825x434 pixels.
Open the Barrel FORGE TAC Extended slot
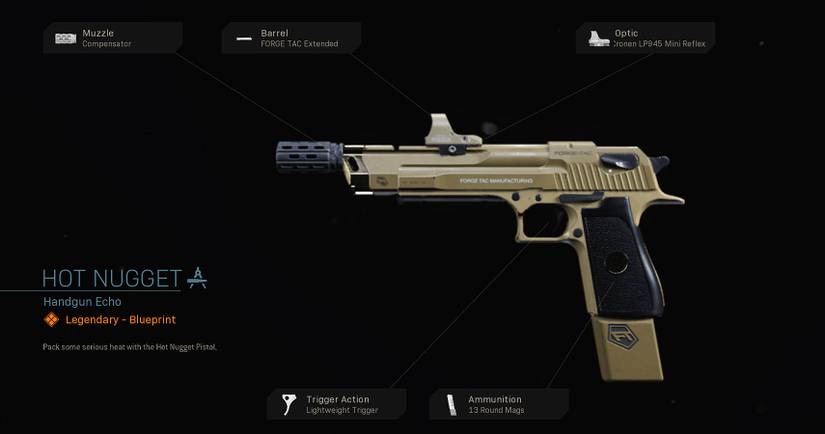coord(291,38)
